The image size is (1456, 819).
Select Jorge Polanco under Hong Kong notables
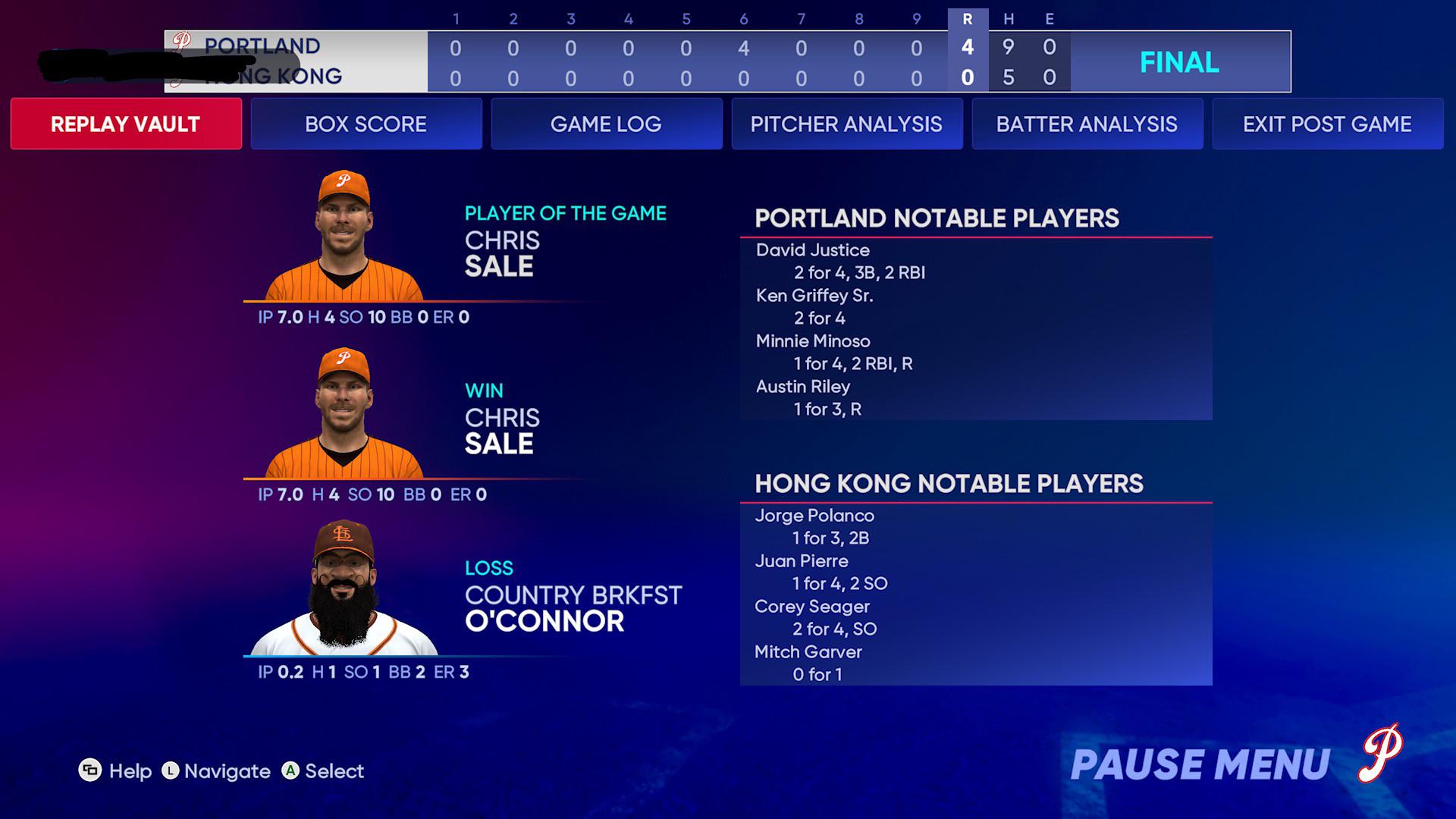[x=814, y=516]
